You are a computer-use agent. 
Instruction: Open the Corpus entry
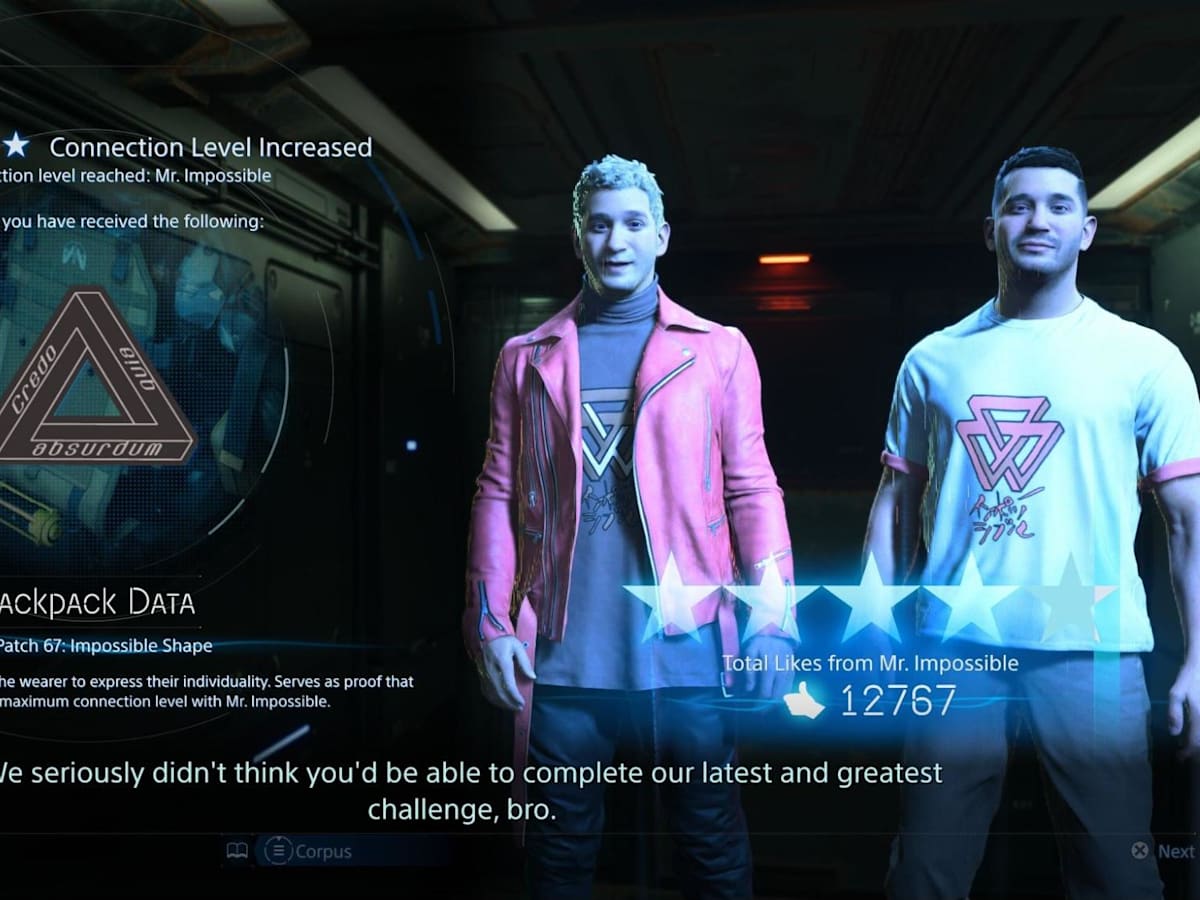click(x=308, y=851)
